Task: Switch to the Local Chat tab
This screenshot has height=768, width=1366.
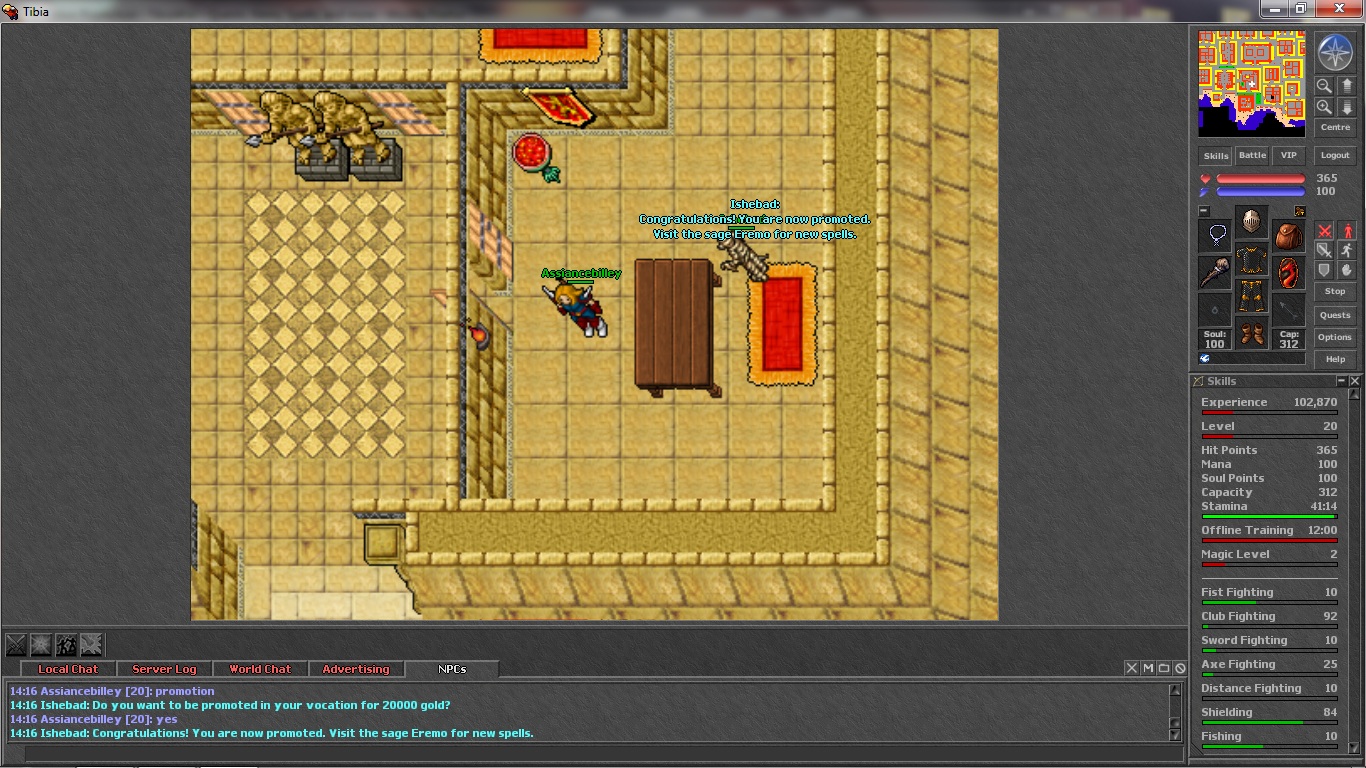Action: coord(68,669)
